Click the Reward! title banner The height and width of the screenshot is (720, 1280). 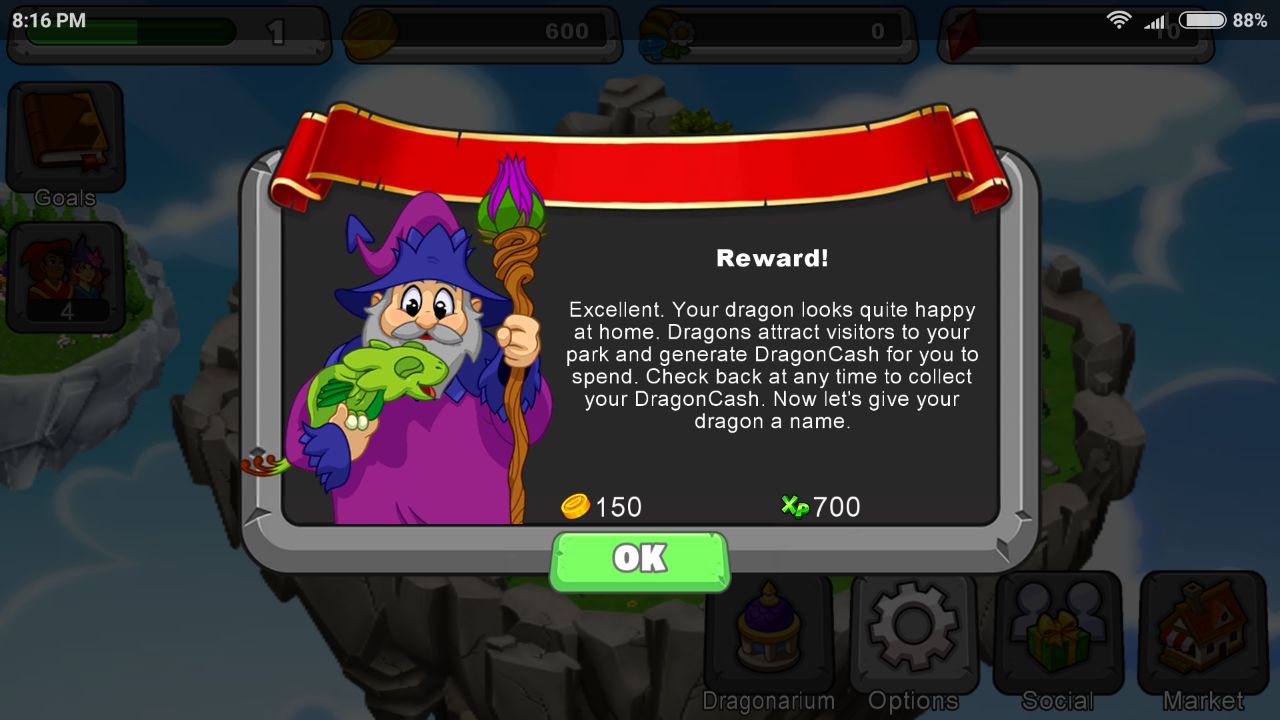pyautogui.click(x=771, y=257)
